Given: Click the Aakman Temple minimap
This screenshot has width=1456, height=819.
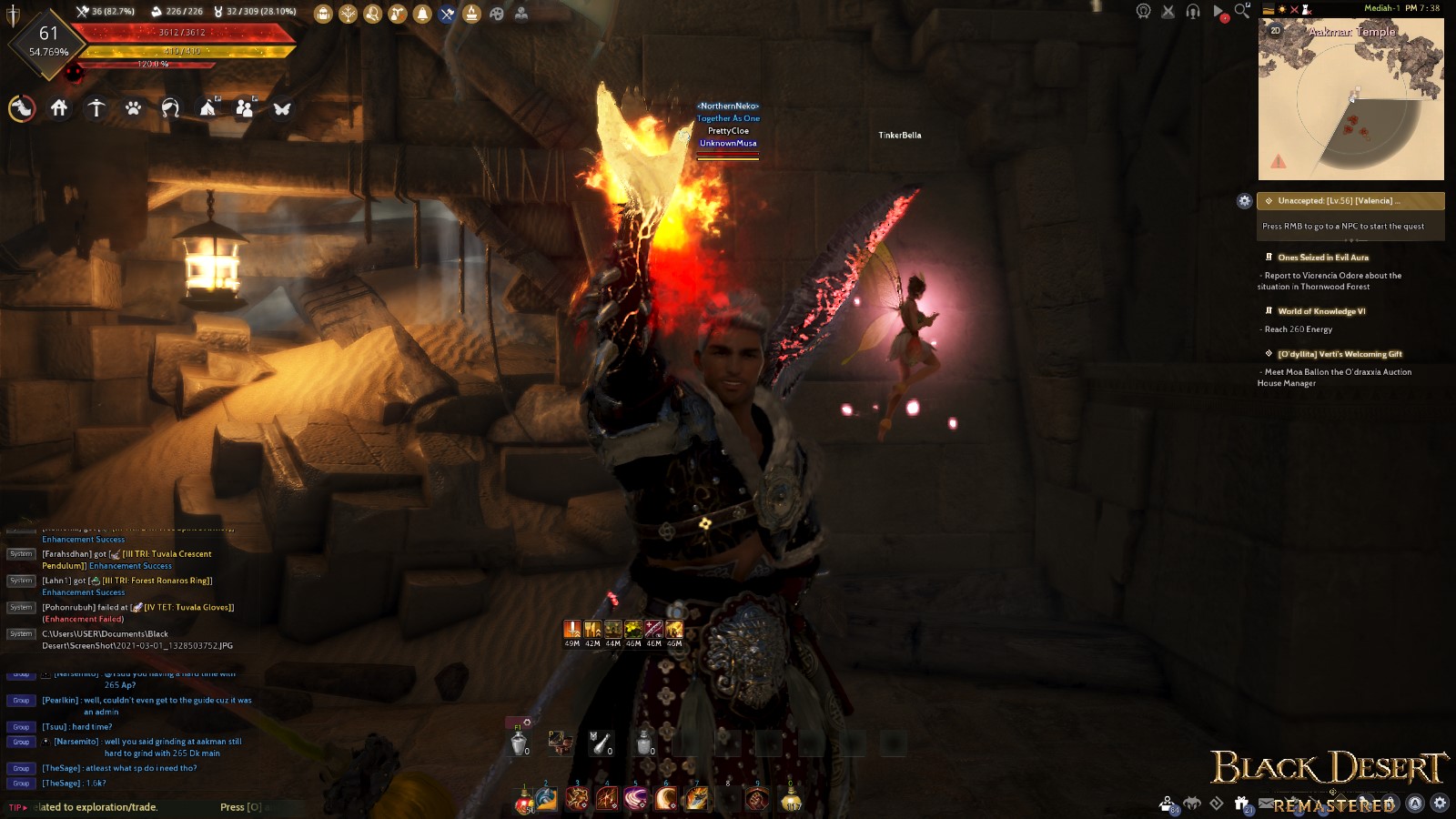Looking at the screenshot, I should (1350, 100).
